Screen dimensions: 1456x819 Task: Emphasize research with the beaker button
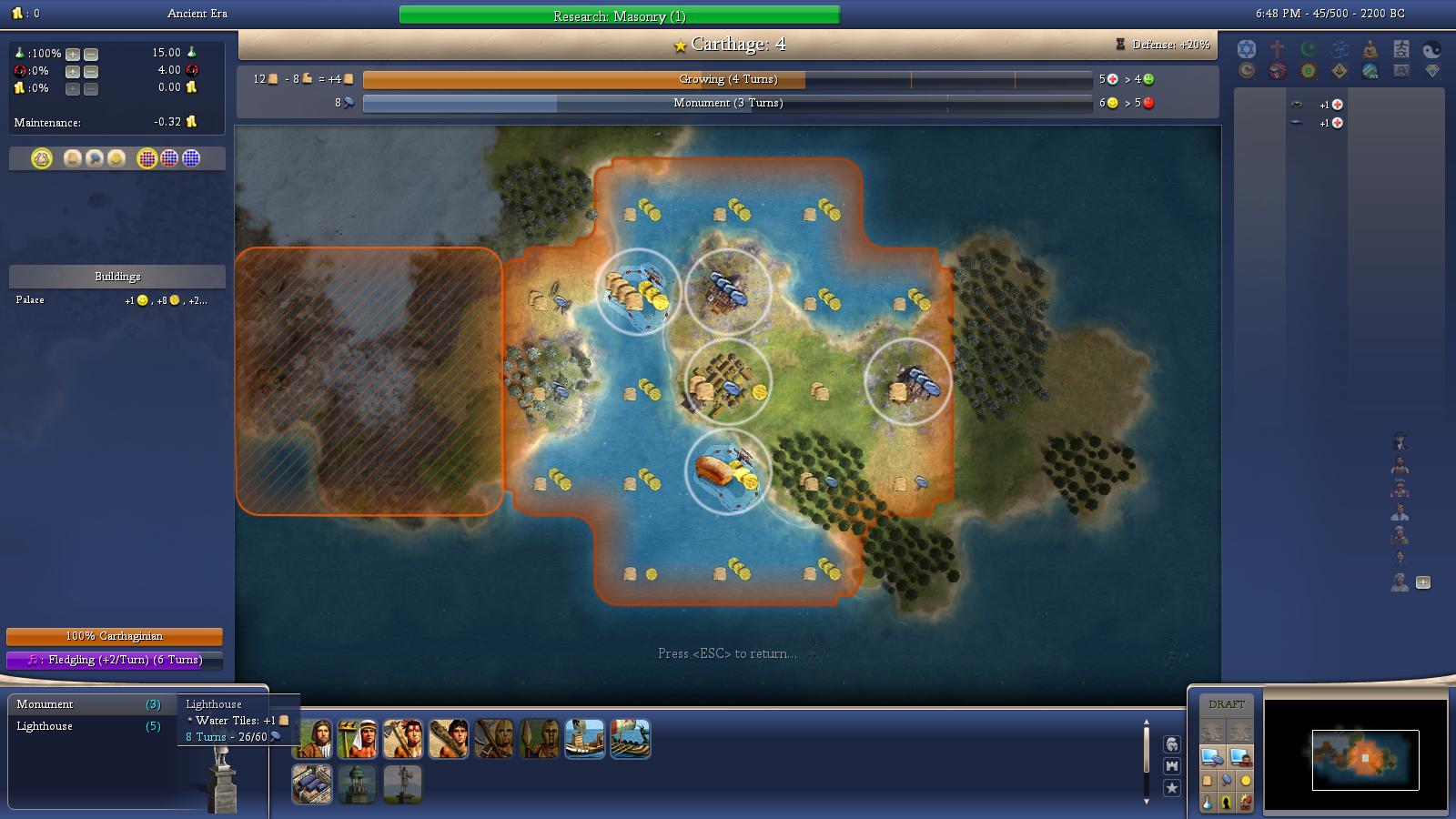click(x=1208, y=803)
